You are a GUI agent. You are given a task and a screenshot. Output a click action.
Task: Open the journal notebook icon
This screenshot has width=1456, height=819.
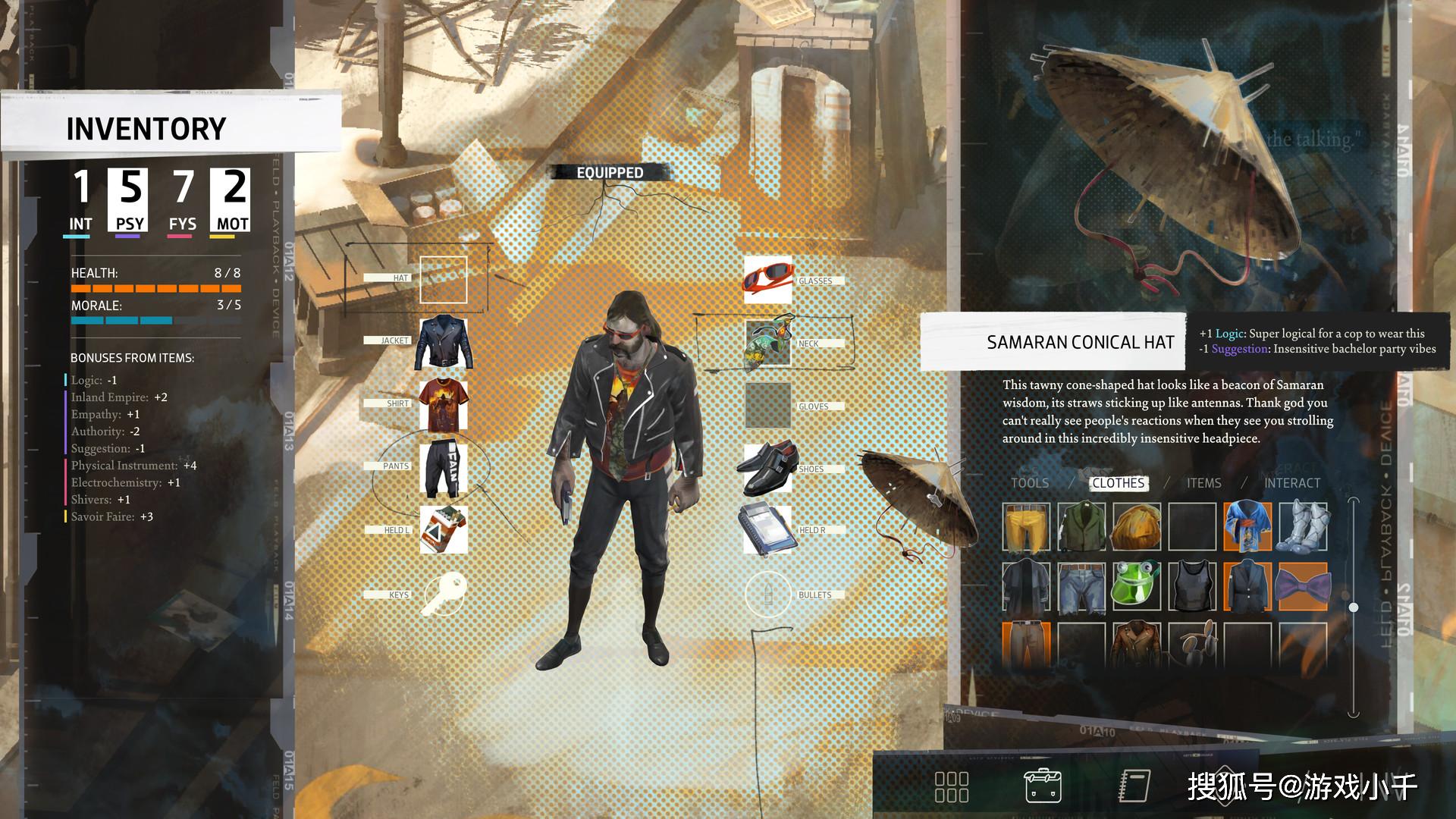[1134, 786]
